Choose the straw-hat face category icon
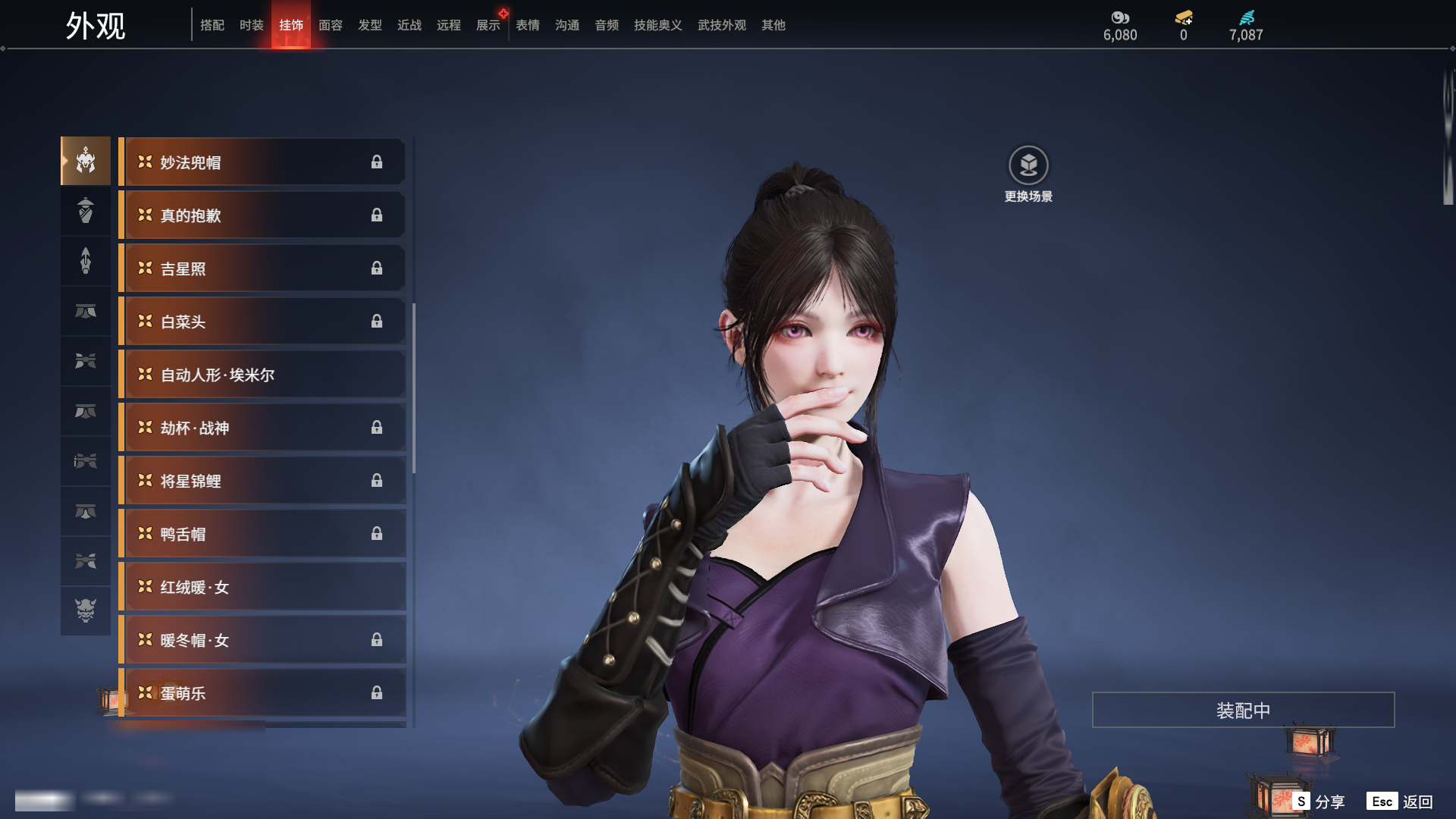 click(x=86, y=210)
